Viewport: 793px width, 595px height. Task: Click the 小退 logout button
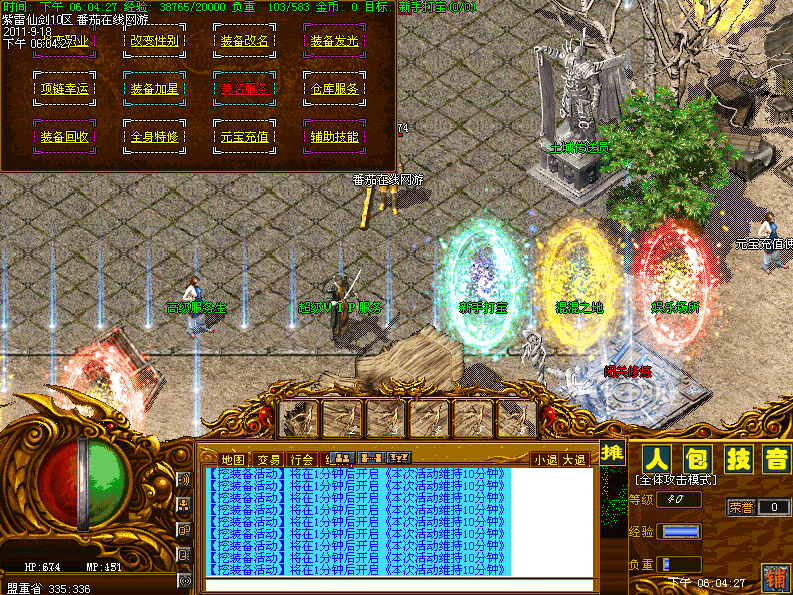tap(545, 460)
